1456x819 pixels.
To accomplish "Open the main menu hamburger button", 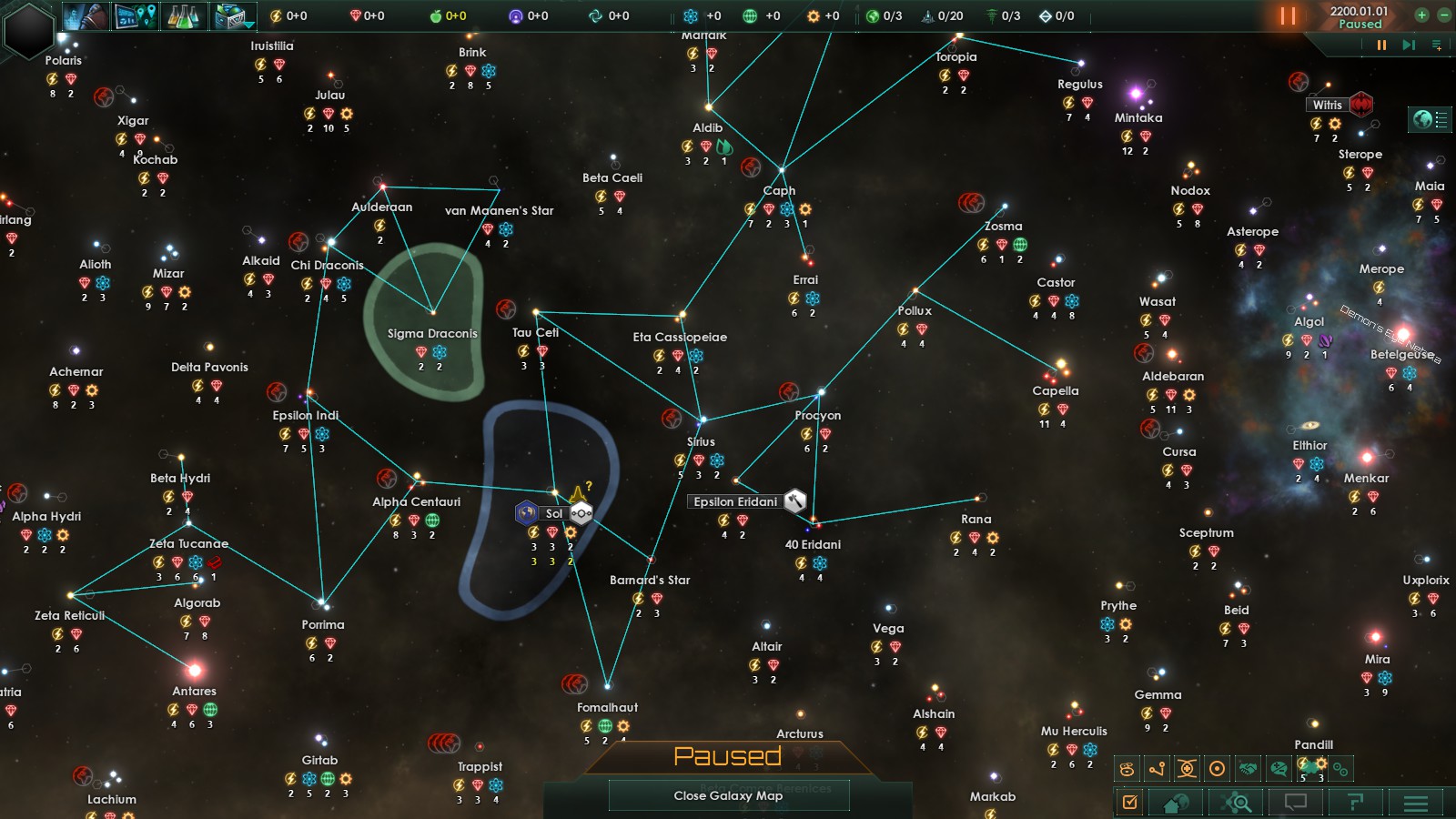I will [x=1415, y=802].
